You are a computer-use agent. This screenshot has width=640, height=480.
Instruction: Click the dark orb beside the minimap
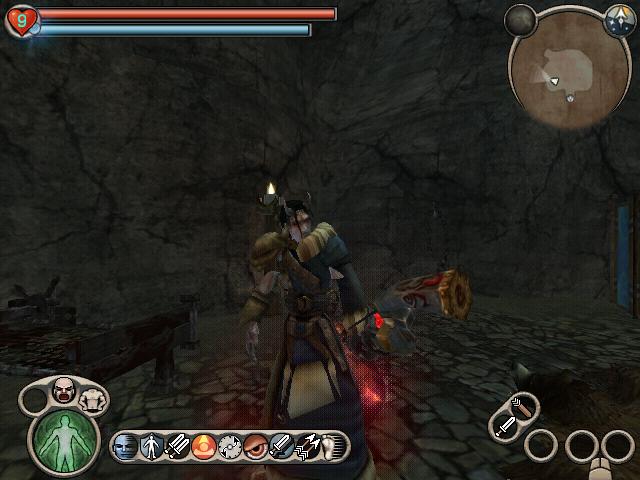click(x=520, y=19)
